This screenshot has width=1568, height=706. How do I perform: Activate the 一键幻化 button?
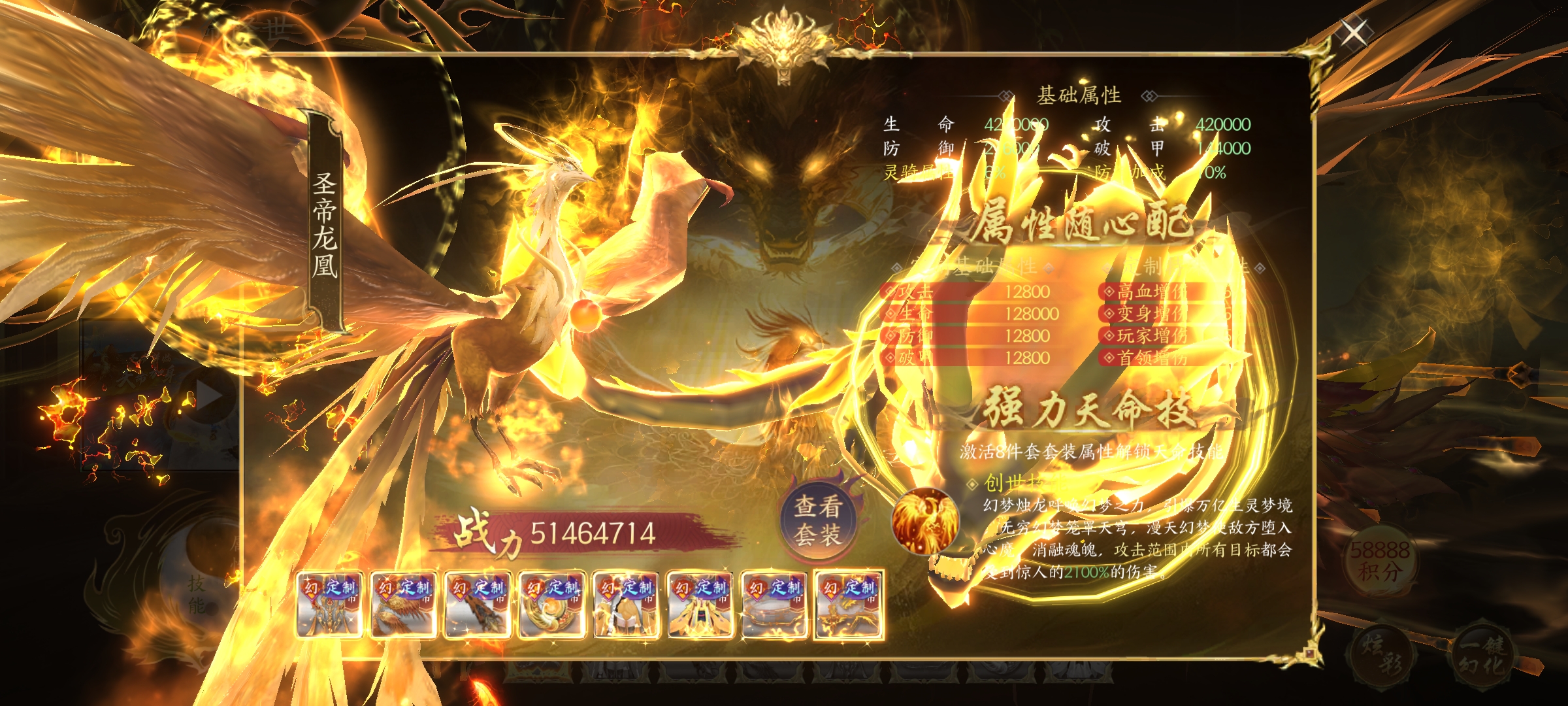tap(1483, 656)
